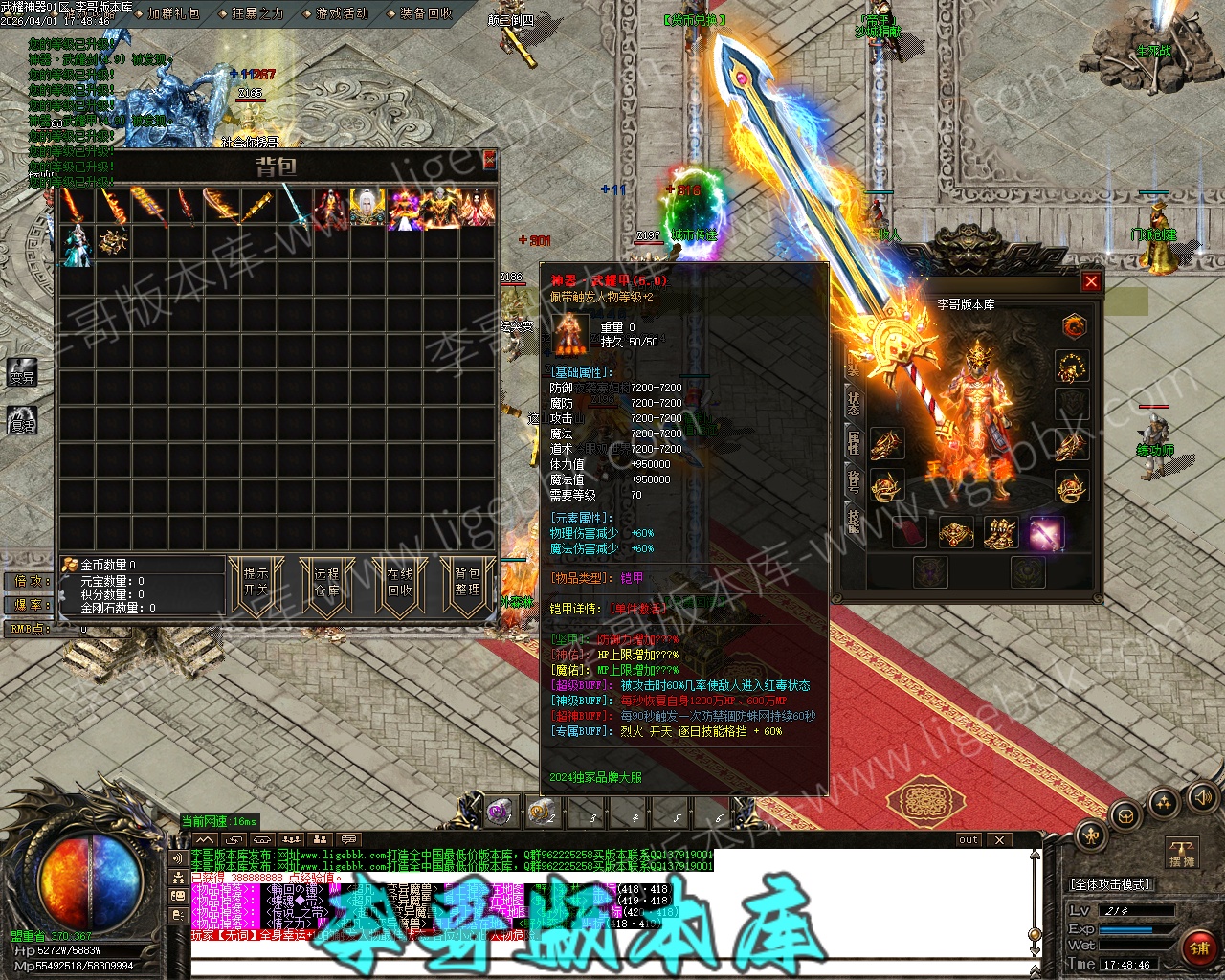Open the 技能 skills tab
This screenshot has height=980, width=1225.
pyautogui.click(x=853, y=520)
